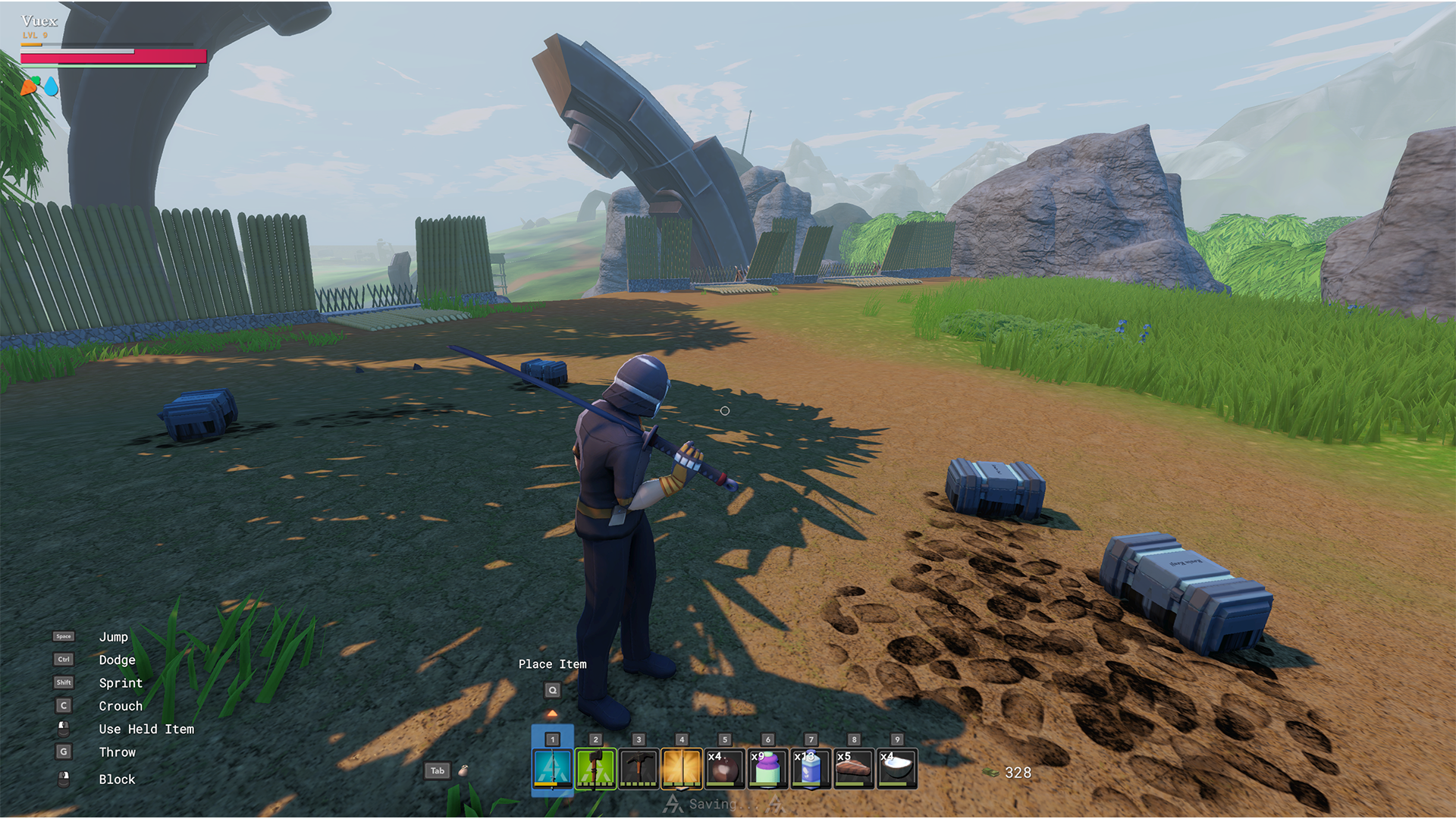Select the katana in hotbar slot 1
The height and width of the screenshot is (819, 1456).
pyautogui.click(x=553, y=768)
